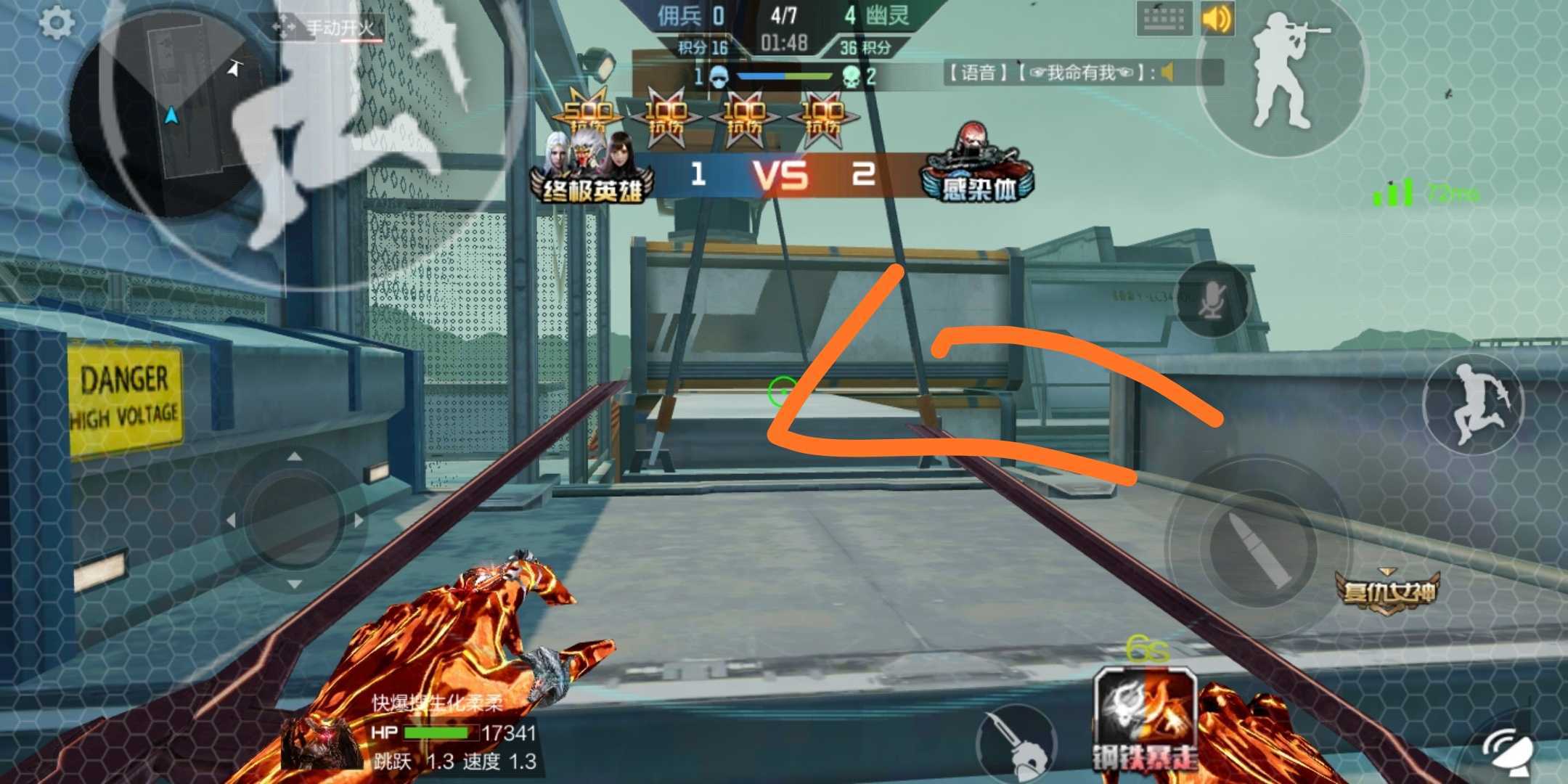Tap the 终极英雄 hero team banner
This screenshot has width=1568, height=784.
(x=592, y=173)
